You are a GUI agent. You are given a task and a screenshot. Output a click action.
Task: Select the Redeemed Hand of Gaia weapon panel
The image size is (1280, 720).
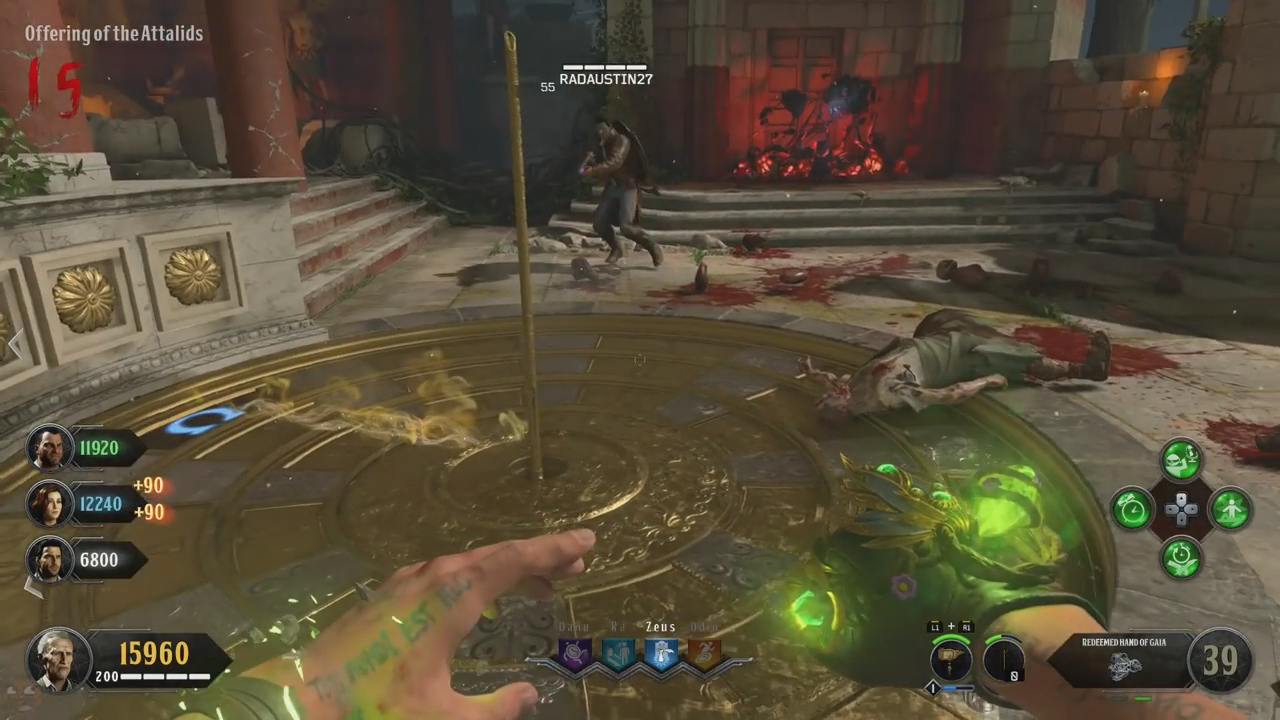click(1122, 660)
